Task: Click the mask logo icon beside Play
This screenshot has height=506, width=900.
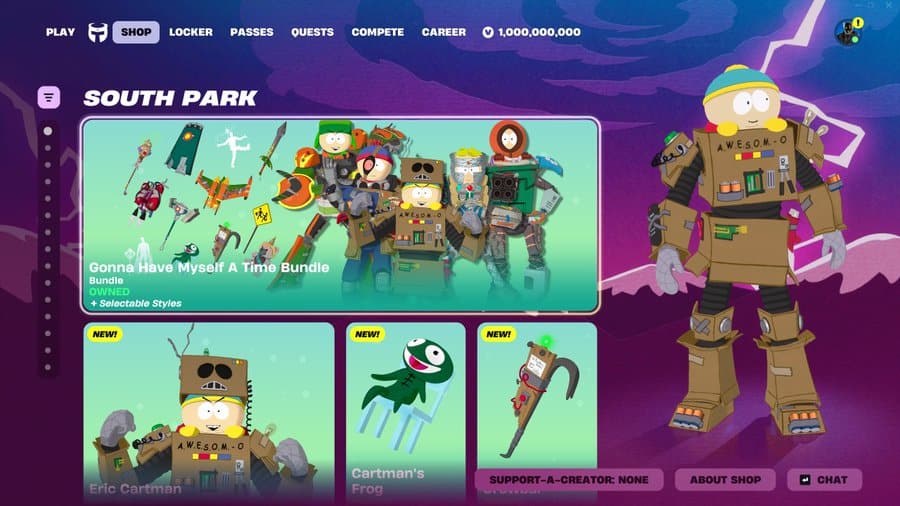Action: pos(98,32)
